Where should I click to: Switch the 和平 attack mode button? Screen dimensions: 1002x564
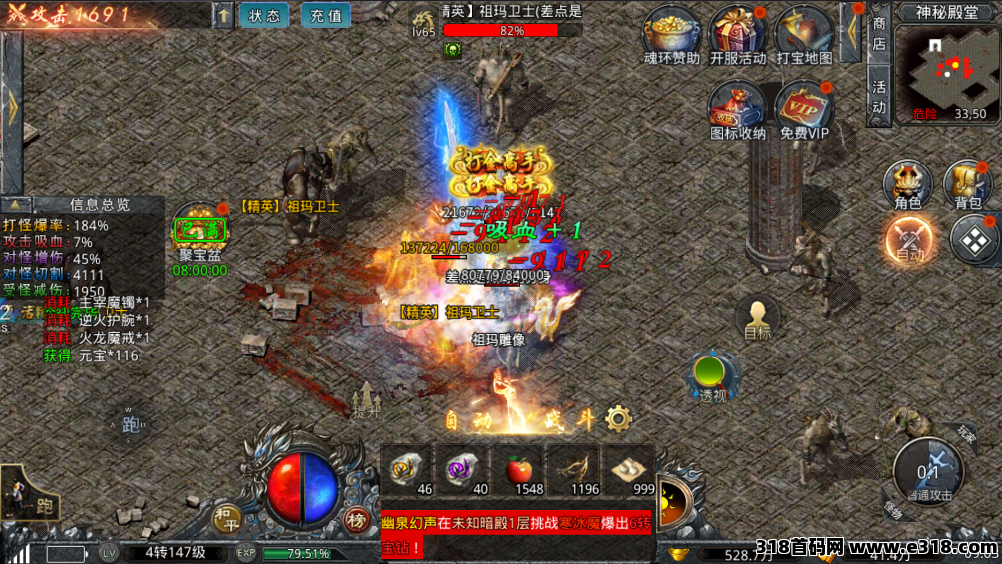coord(226,517)
